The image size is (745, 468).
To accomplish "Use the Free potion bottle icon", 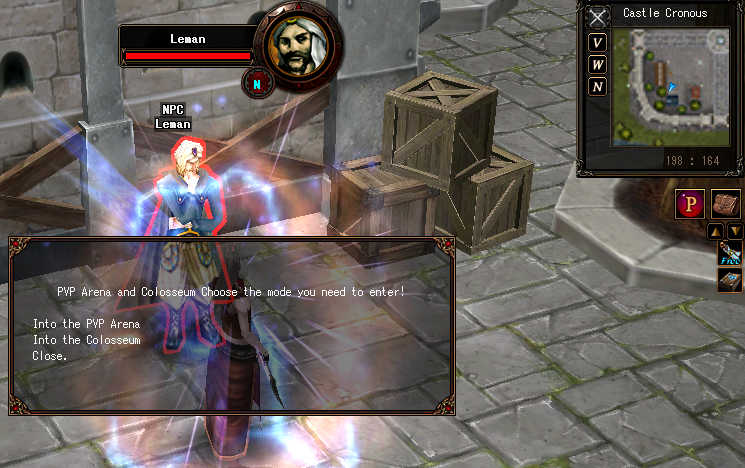I will point(730,253).
